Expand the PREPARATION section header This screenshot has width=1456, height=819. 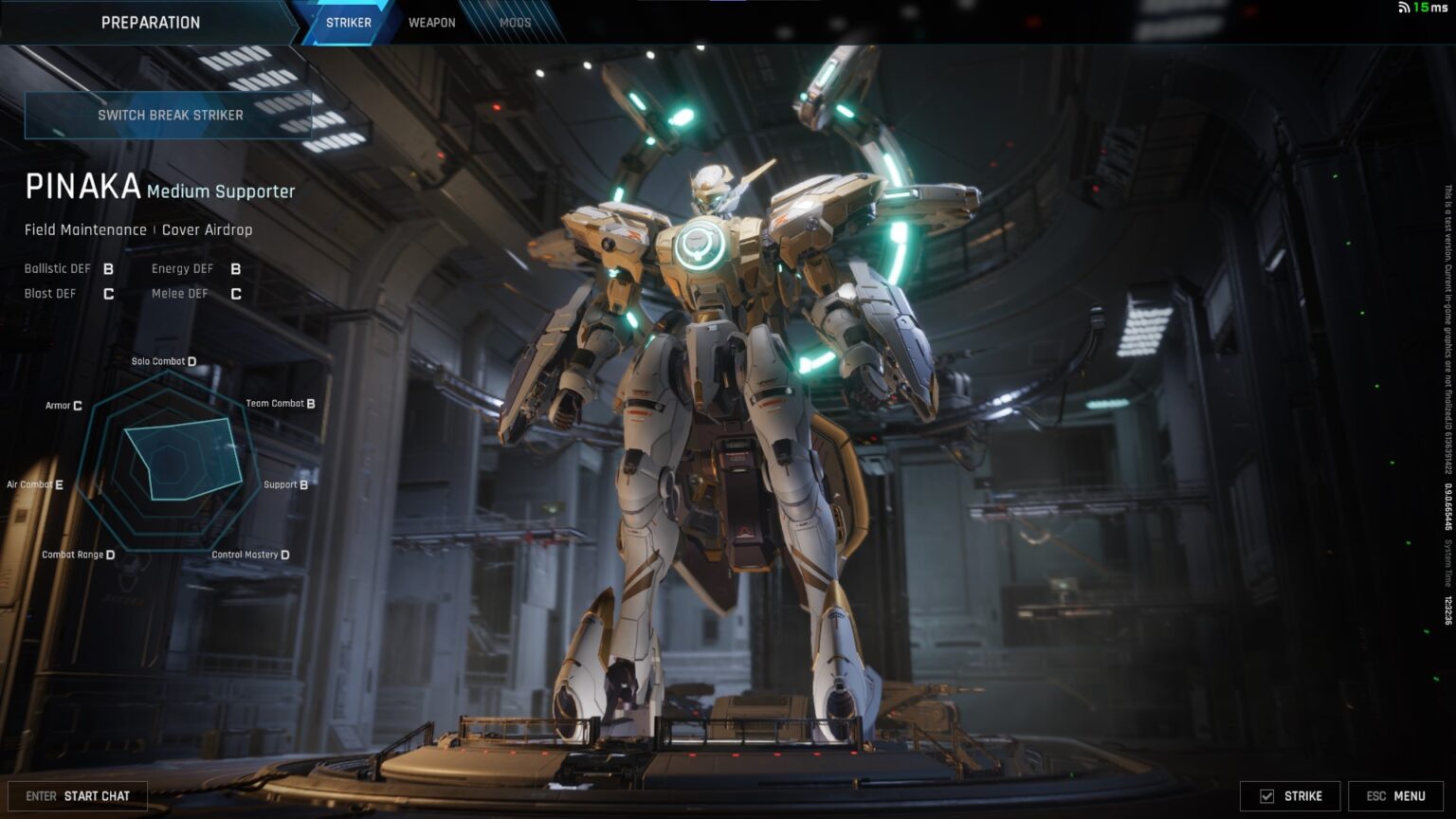[152, 22]
